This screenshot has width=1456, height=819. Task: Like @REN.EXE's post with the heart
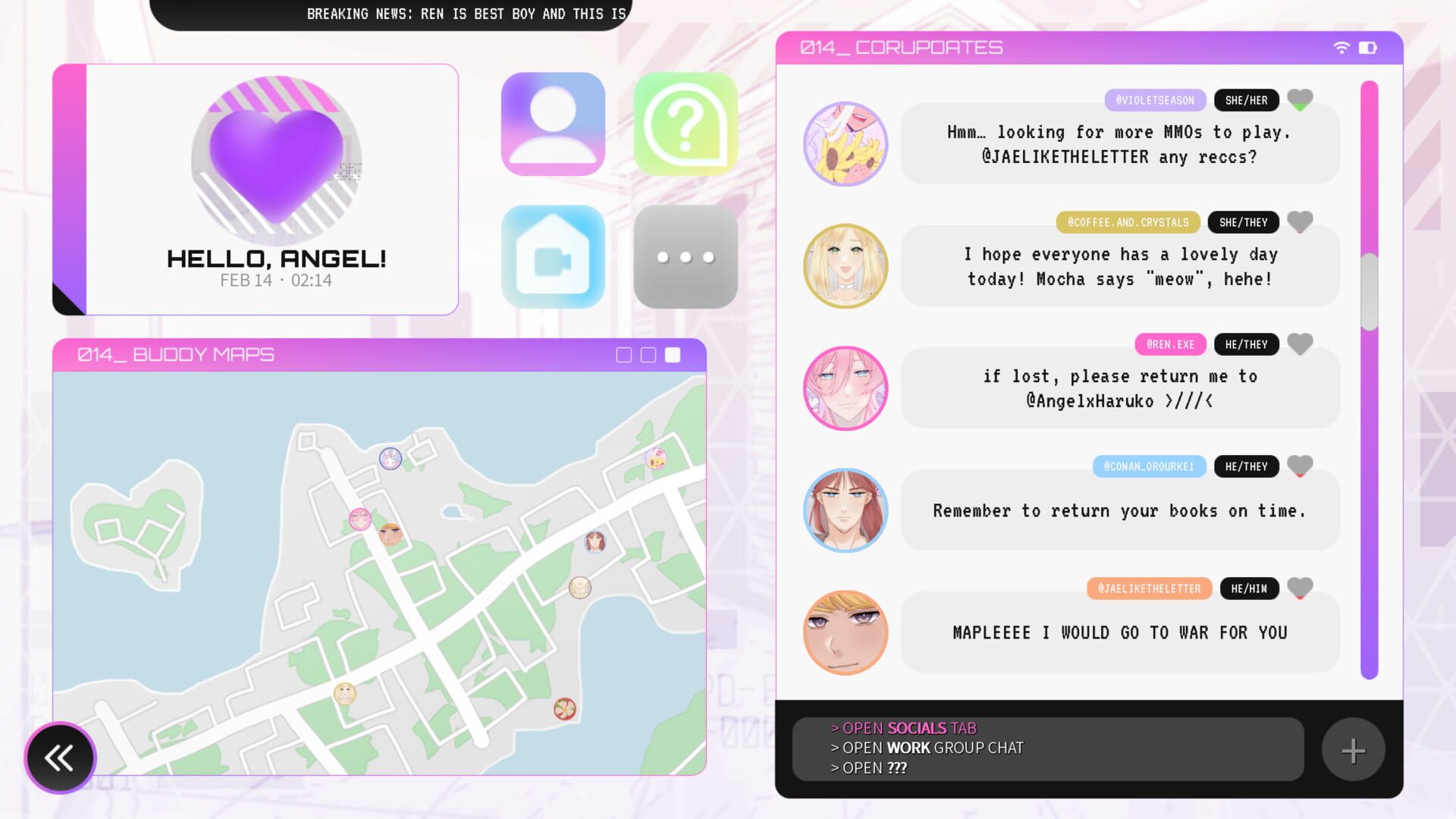coord(1301,344)
